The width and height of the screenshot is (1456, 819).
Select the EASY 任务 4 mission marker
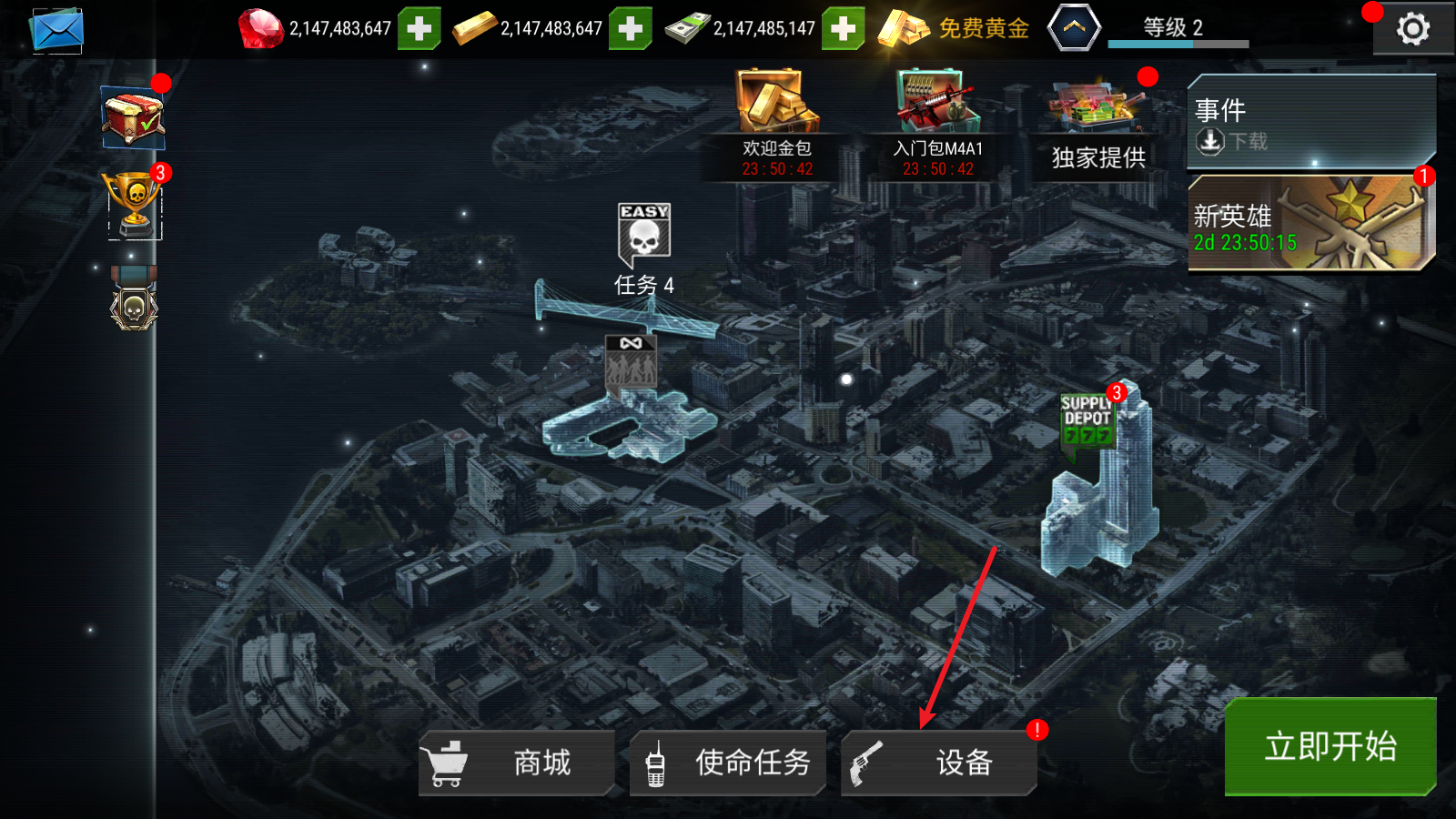coord(644,238)
